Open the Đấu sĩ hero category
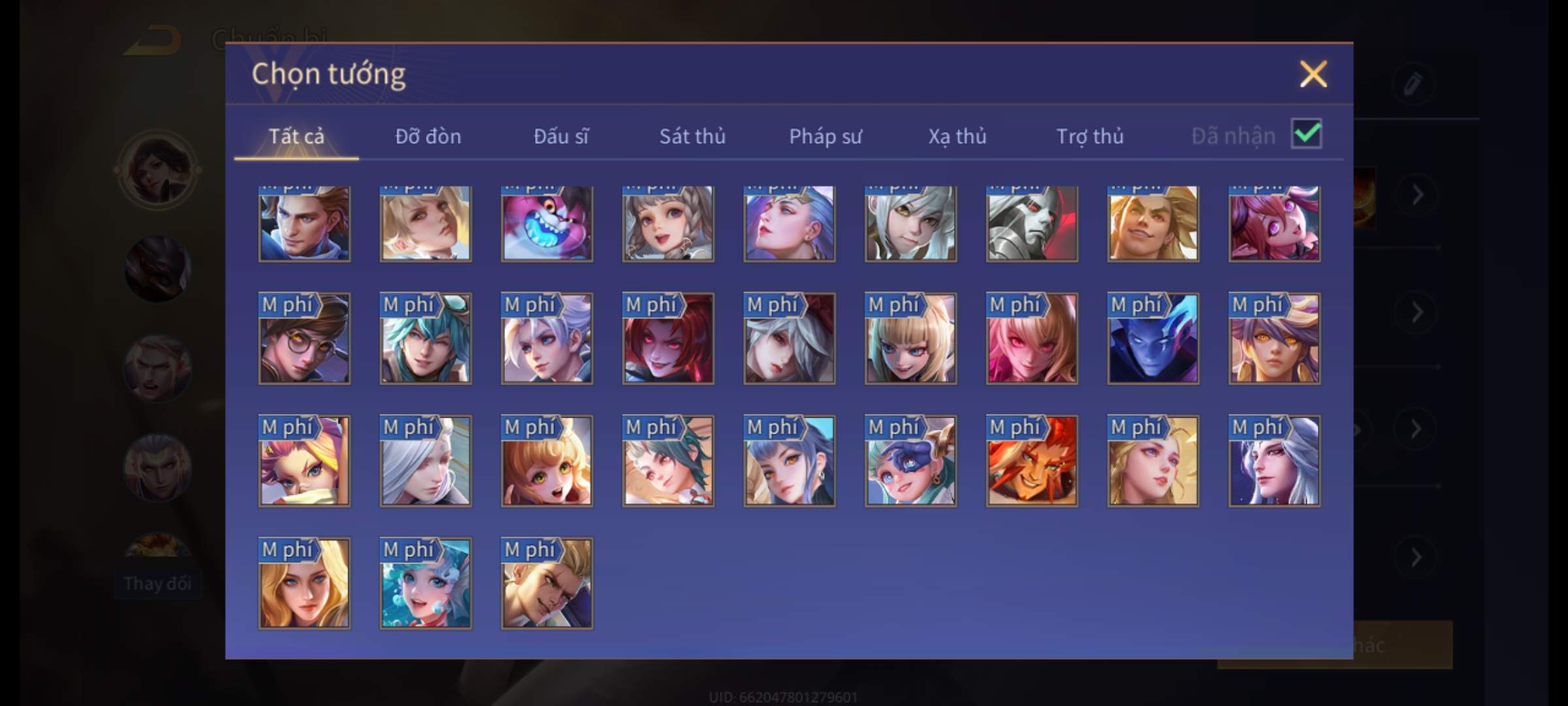Image resolution: width=1568 pixels, height=706 pixels. click(561, 137)
